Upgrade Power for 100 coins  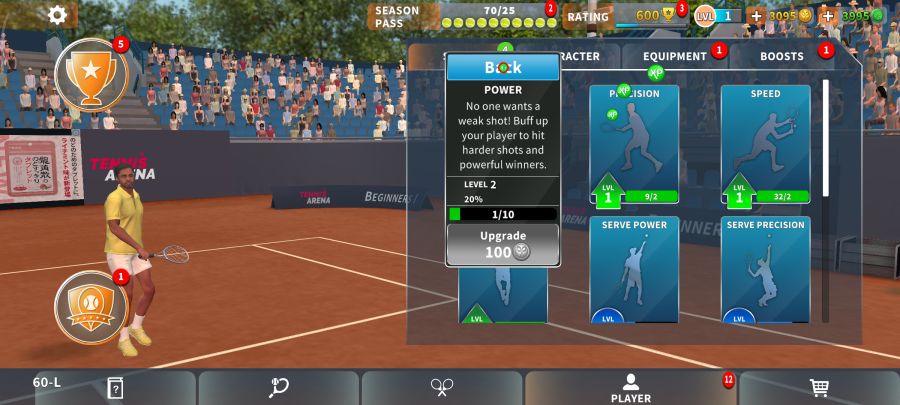(x=503, y=244)
